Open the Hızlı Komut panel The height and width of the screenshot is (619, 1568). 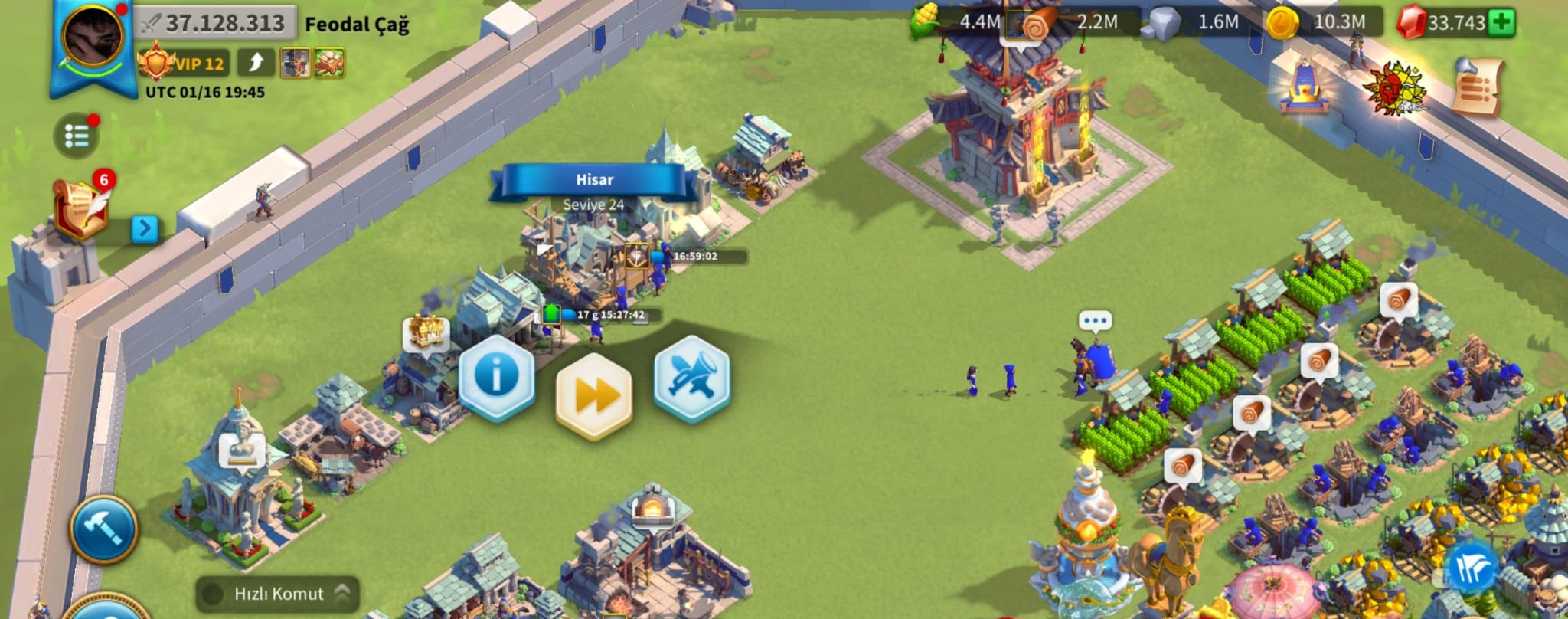click(279, 594)
